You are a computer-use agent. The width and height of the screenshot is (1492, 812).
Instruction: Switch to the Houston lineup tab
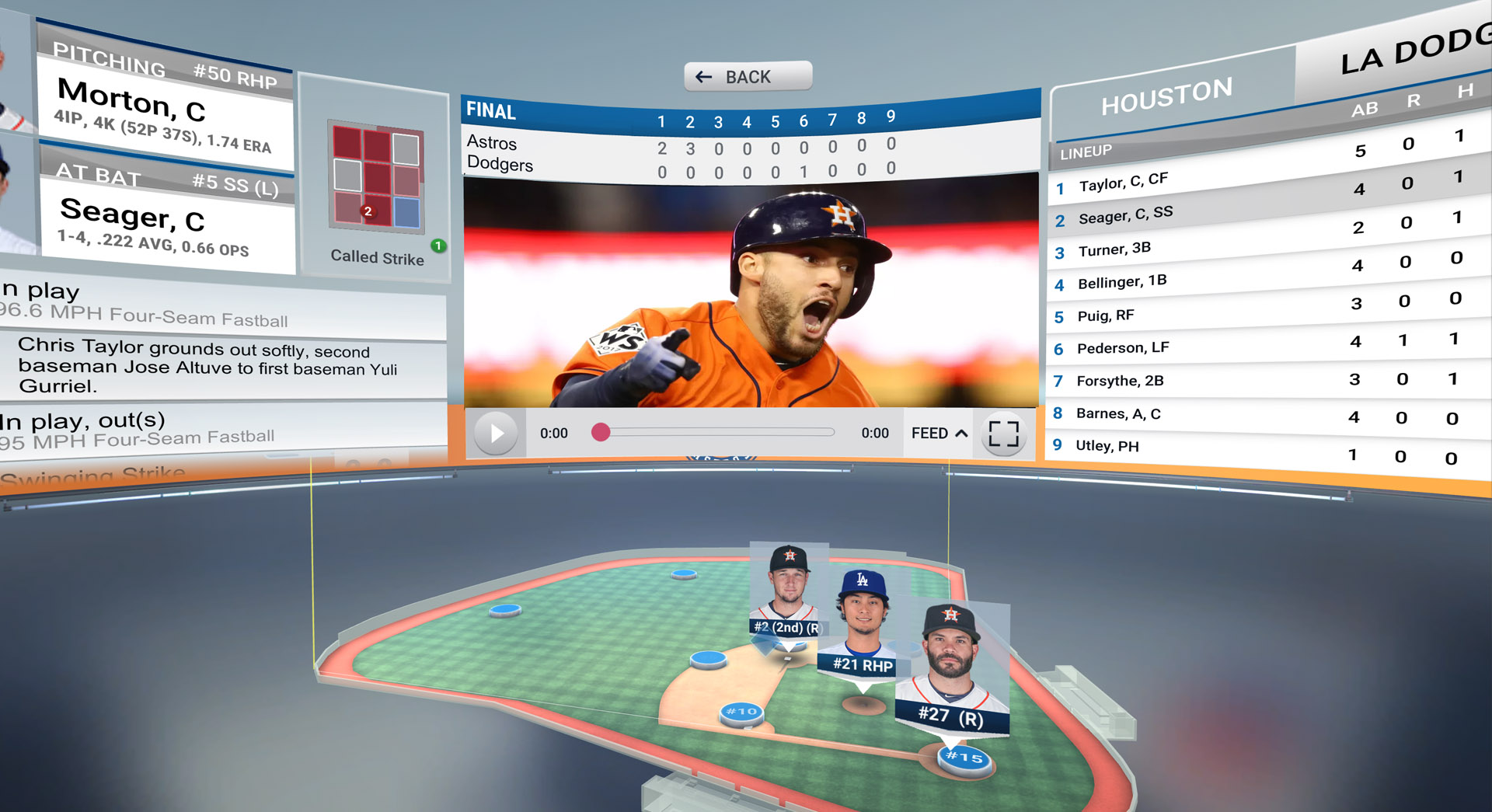1166,96
